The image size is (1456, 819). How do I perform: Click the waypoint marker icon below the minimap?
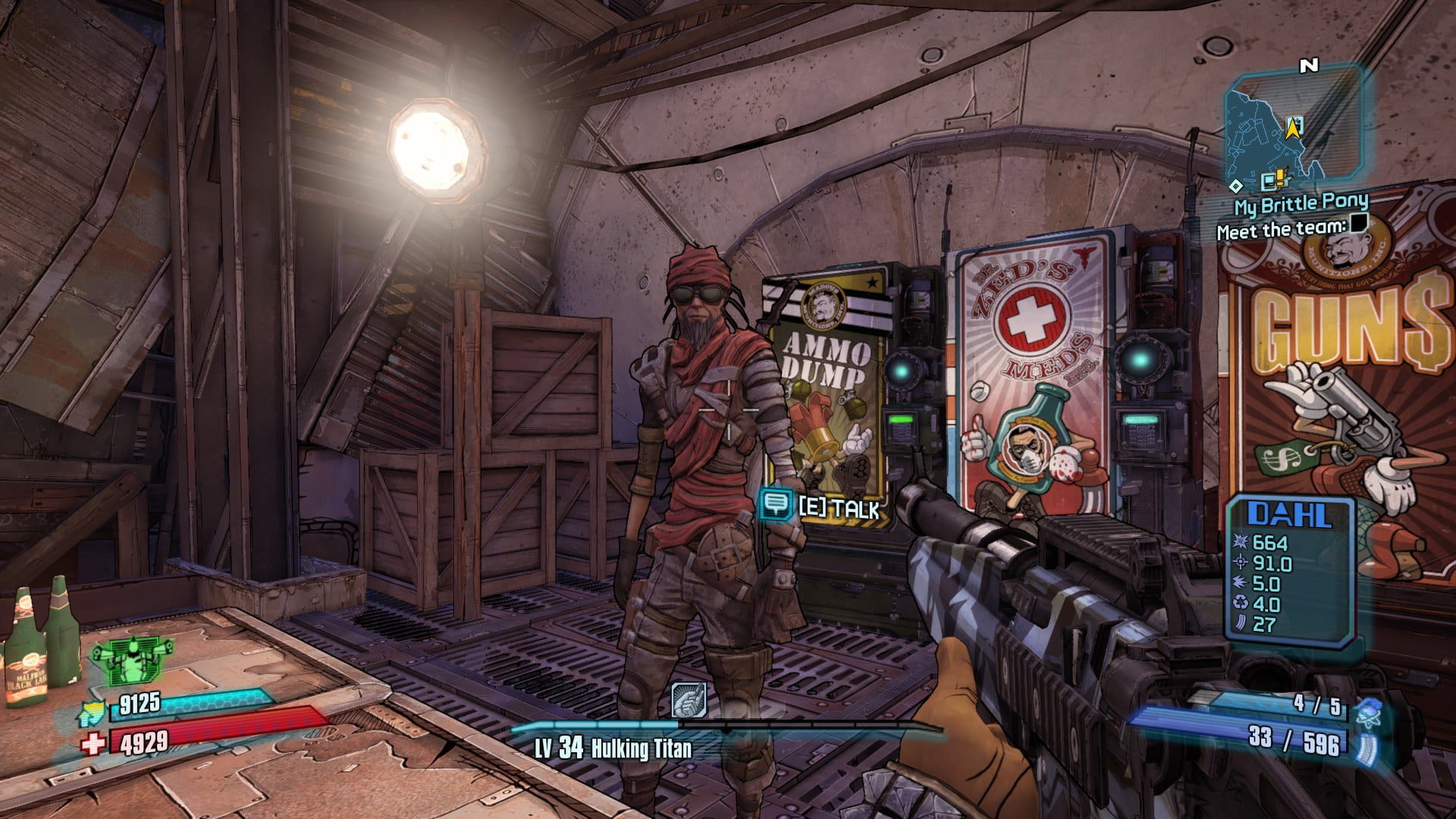tap(1235, 186)
